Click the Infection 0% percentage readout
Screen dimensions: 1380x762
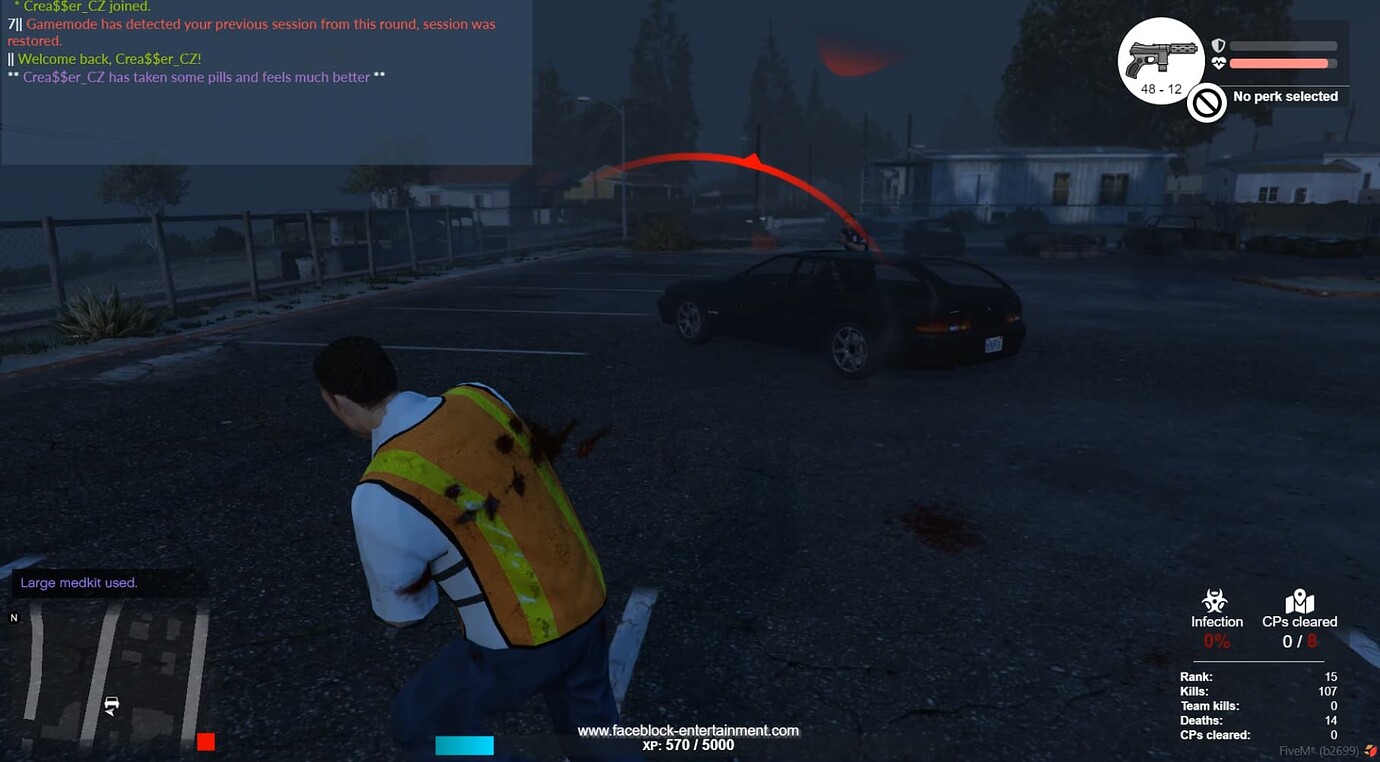1216,640
